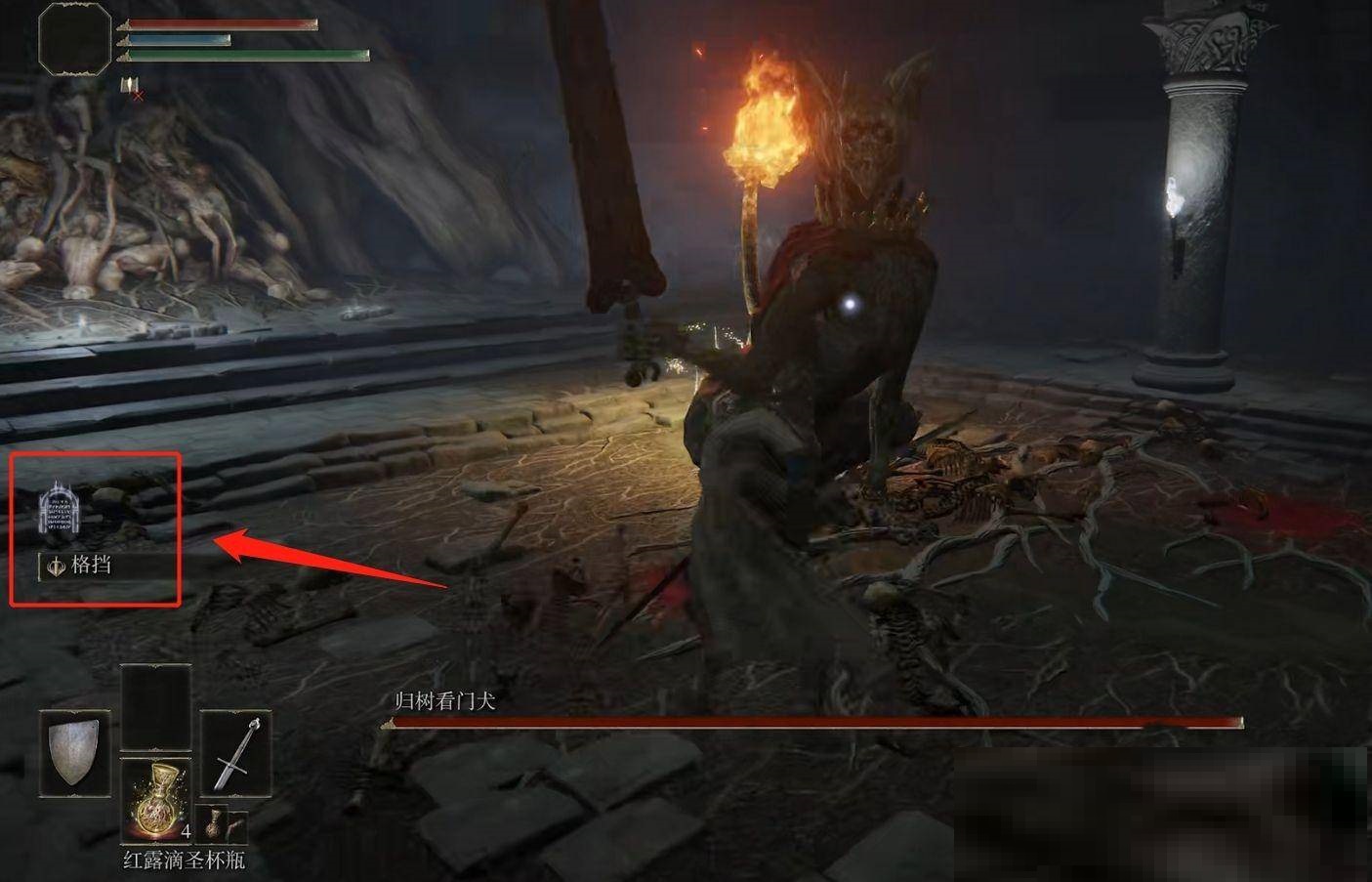This screenshot has width=1372, height=882.
Task: Click the status effect icon under the bars
Action: pyautogui.click(x=129, y=86)
